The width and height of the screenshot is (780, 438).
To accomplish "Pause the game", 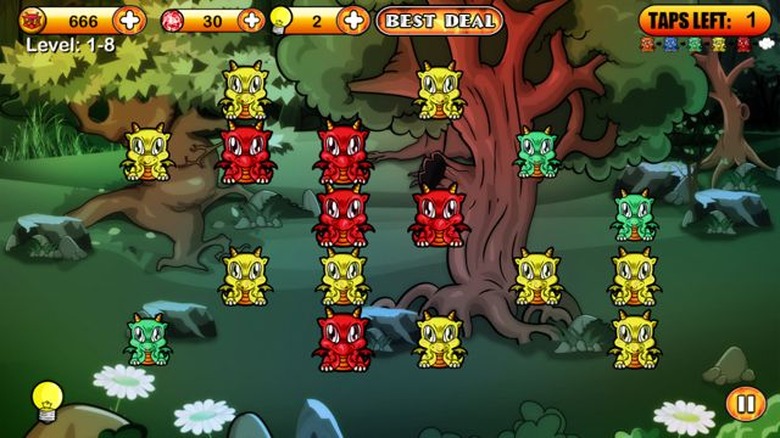I will (x=744, y=404).
